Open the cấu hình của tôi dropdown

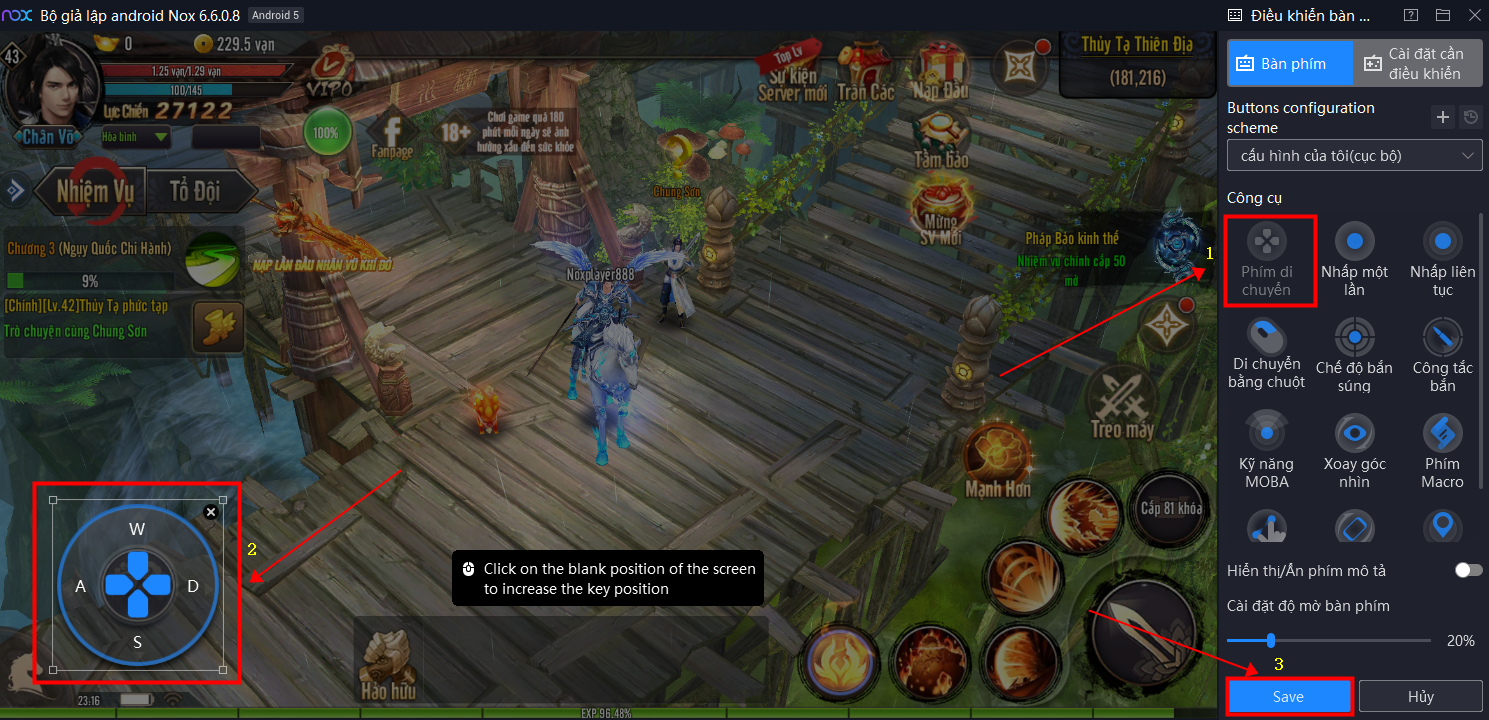coord(1355,156)
